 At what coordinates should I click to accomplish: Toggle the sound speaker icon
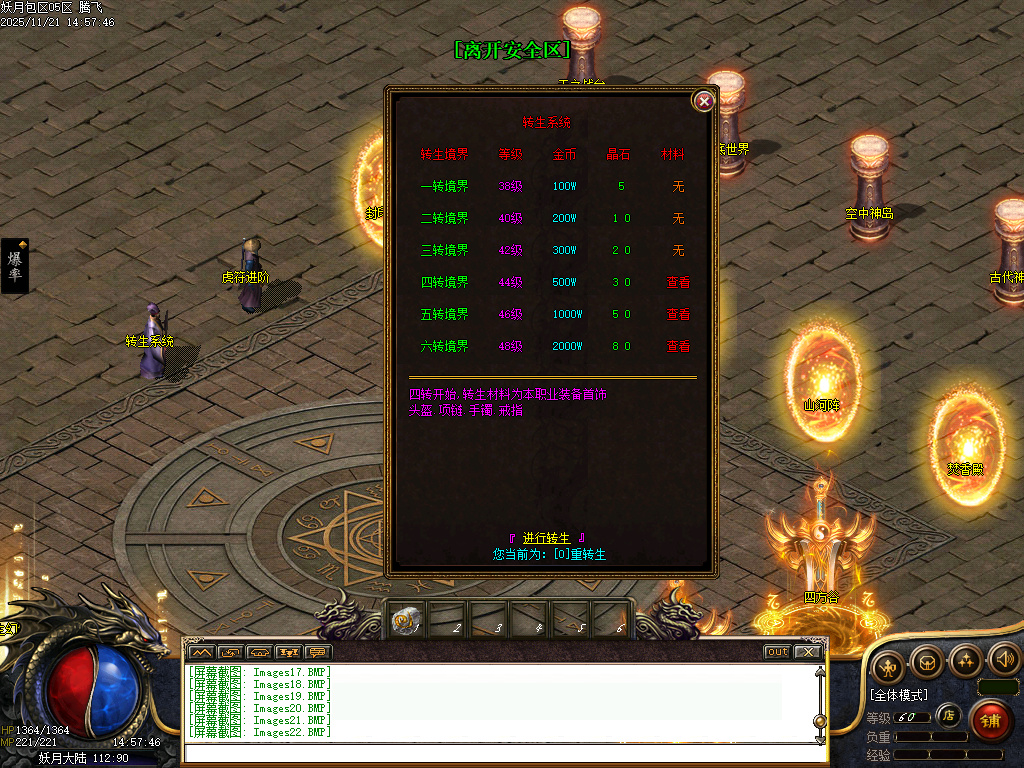[x=1003, y=660]
